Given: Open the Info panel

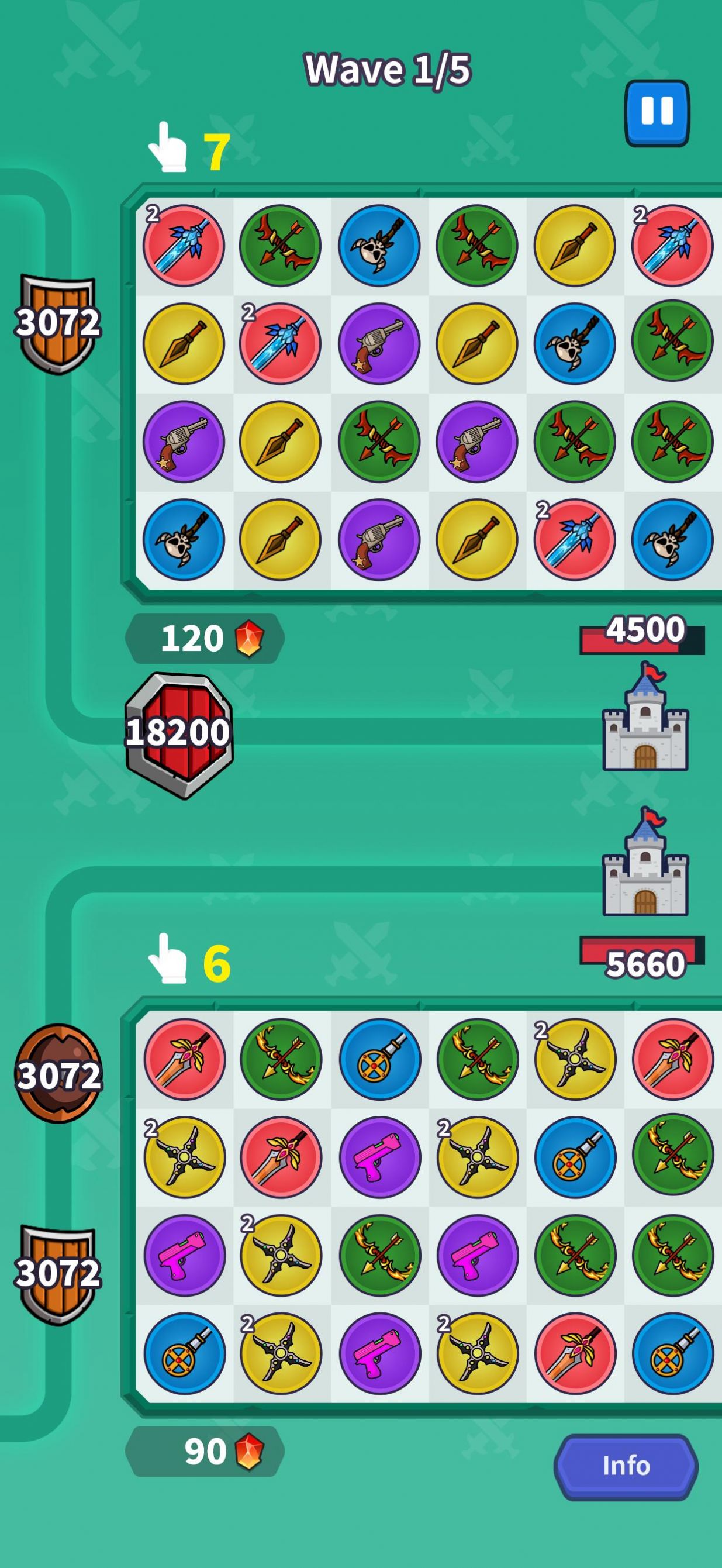Looking at the screenshot, I should tap(626, 1466).
